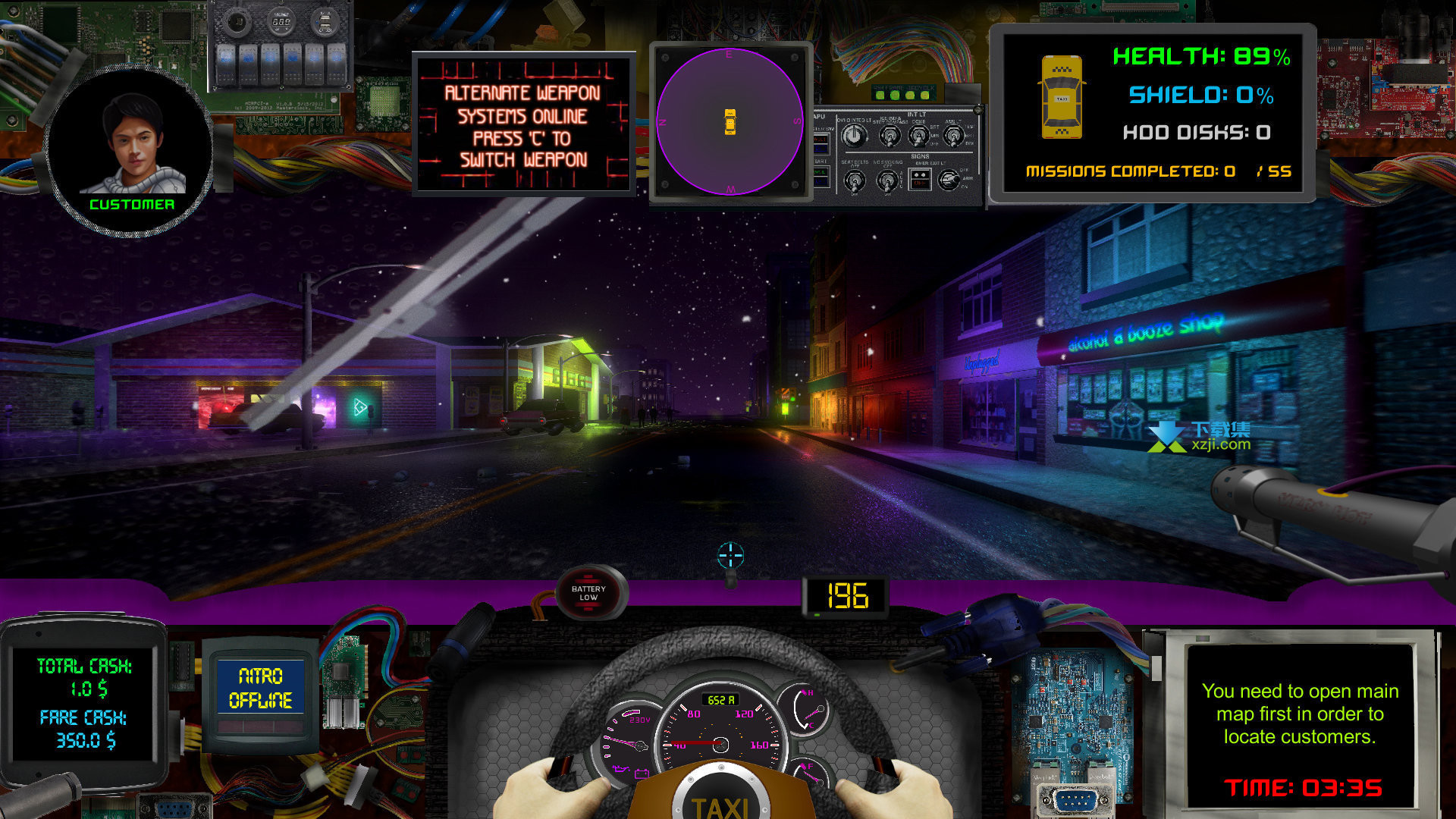This screenshot has height=819, width=1456.
Task: Click the Nitro Offline indicator panel
Action: pyautogui.click(x=260, y=688)
